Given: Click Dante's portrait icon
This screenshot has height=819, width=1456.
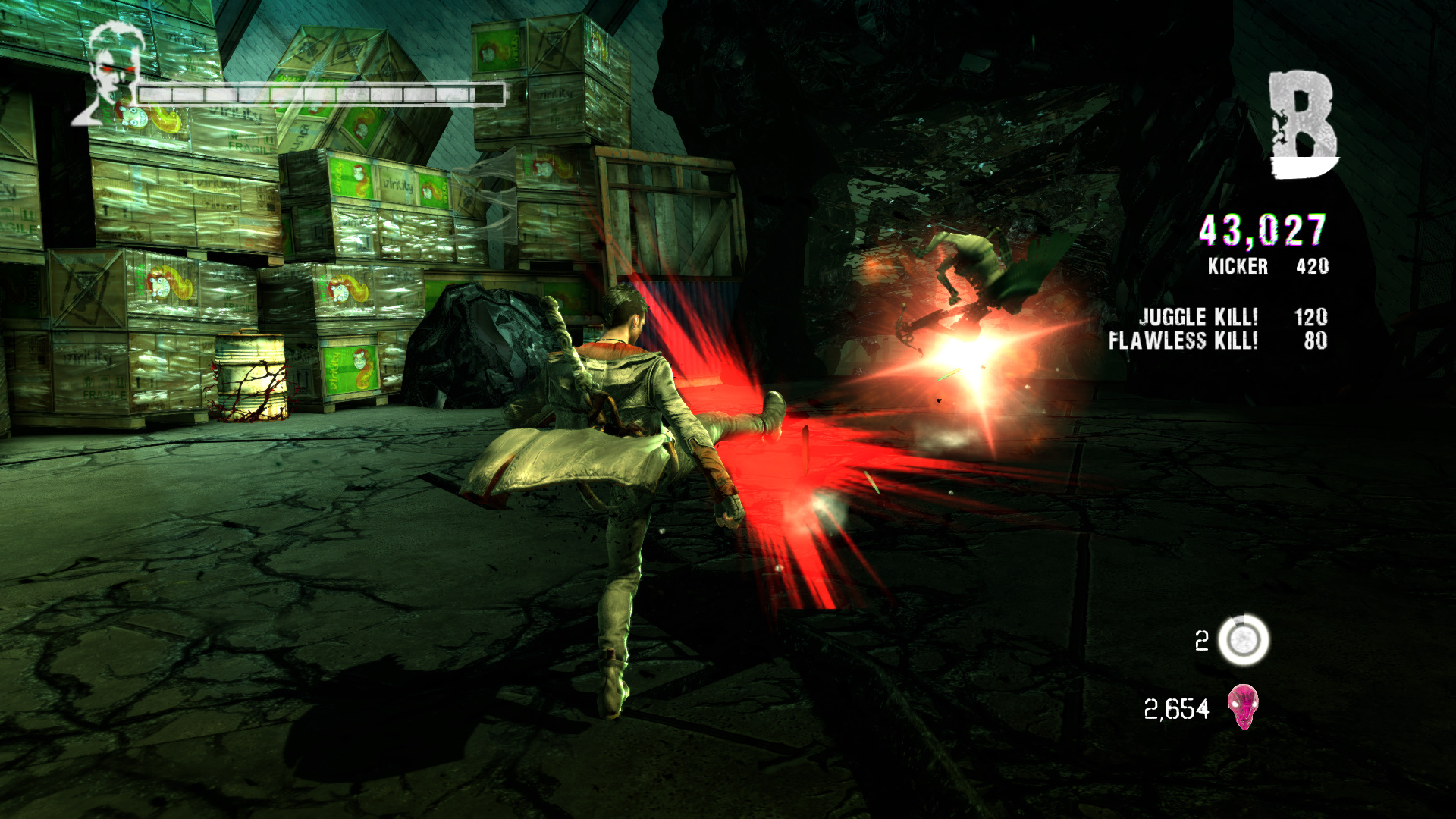Looking at the screenshot, I should coord(110,74).
